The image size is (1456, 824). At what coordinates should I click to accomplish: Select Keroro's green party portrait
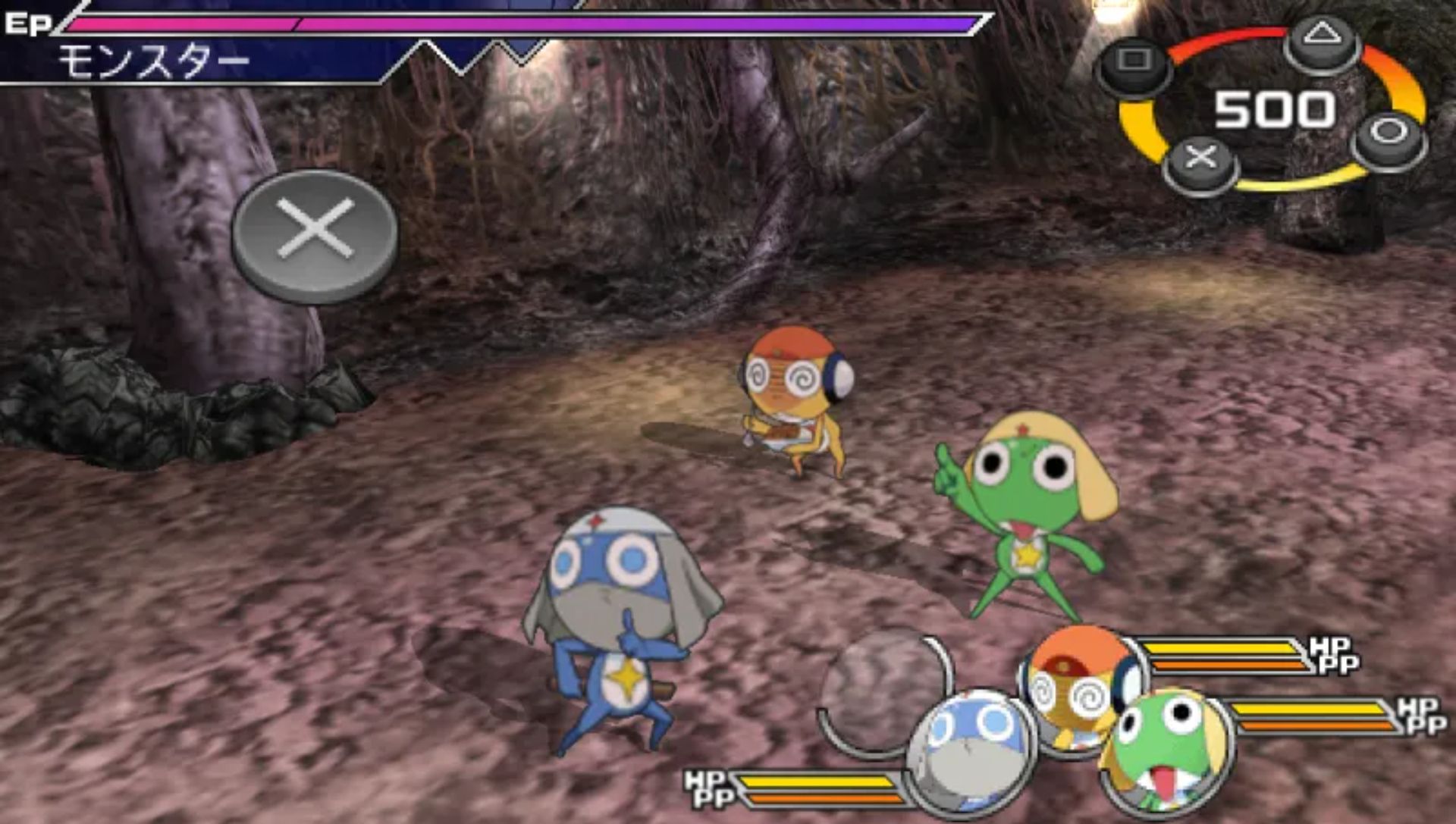1164,750
